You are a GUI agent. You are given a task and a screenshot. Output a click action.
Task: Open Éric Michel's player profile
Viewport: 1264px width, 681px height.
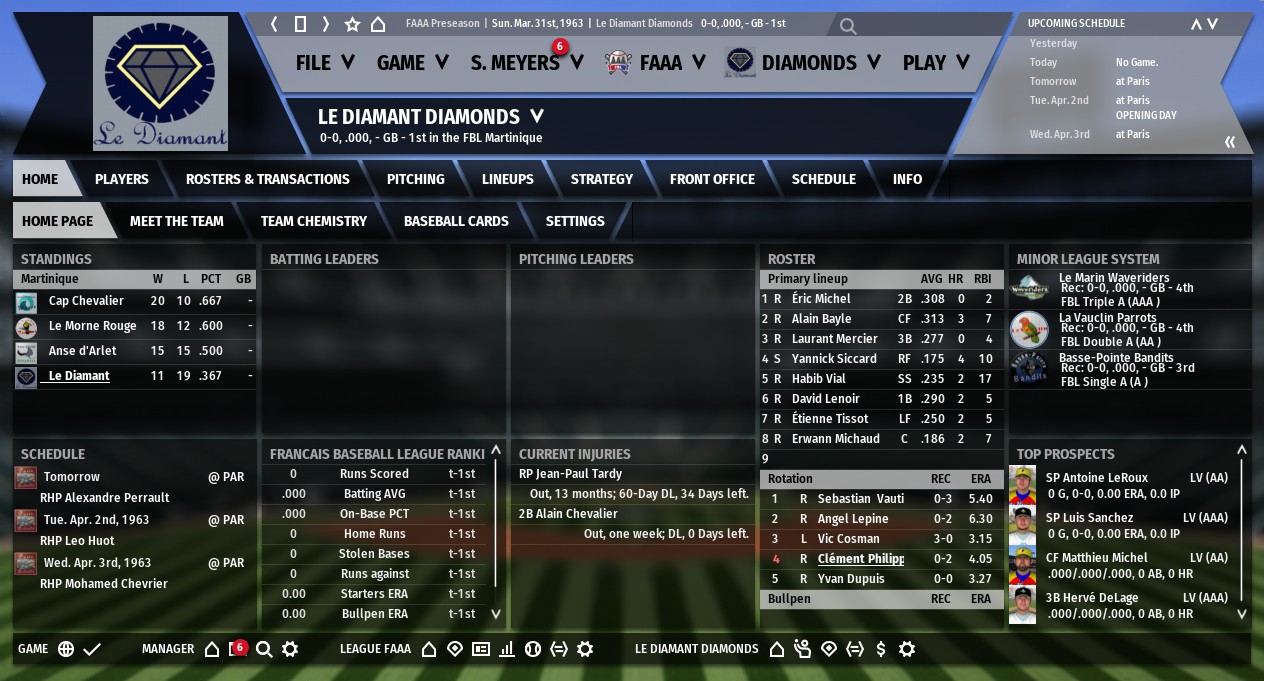click(x=820, y=299)
